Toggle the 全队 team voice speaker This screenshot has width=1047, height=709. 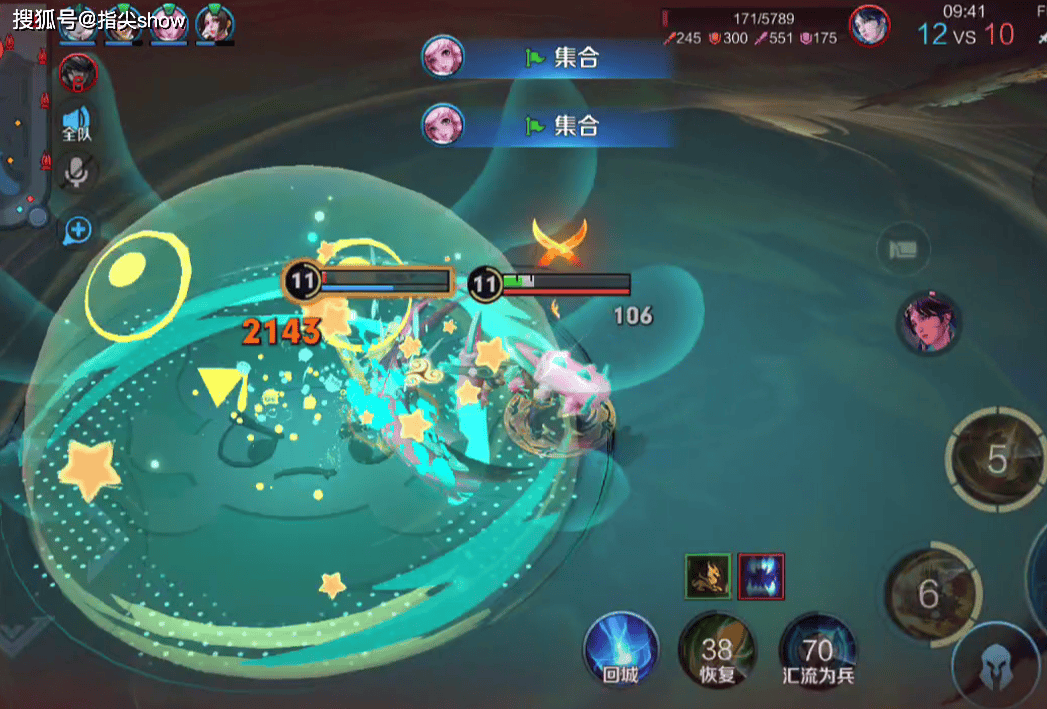click(x=77, y=121)
